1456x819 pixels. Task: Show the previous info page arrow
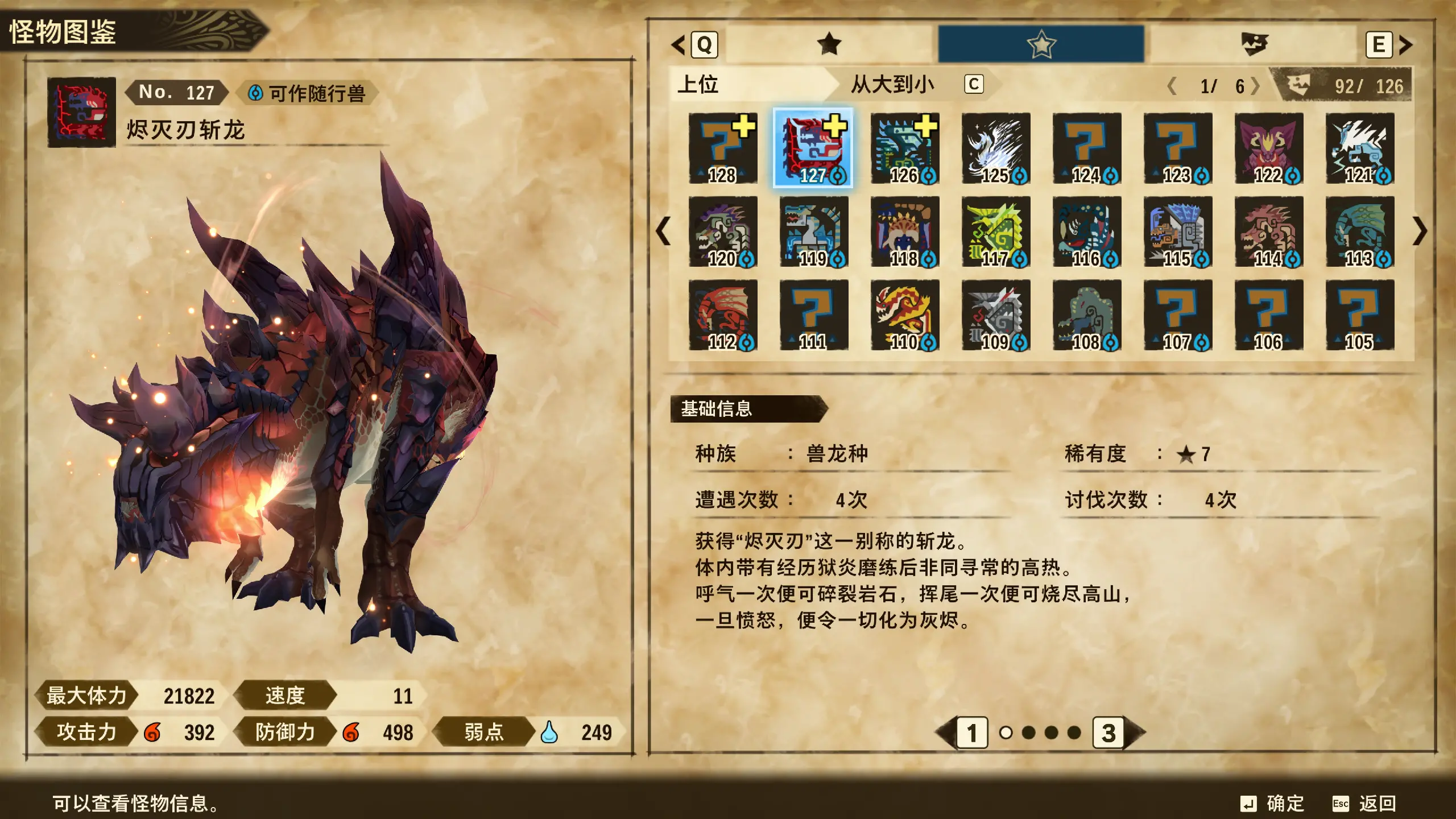pyautogui.click(x=946, y=733)
